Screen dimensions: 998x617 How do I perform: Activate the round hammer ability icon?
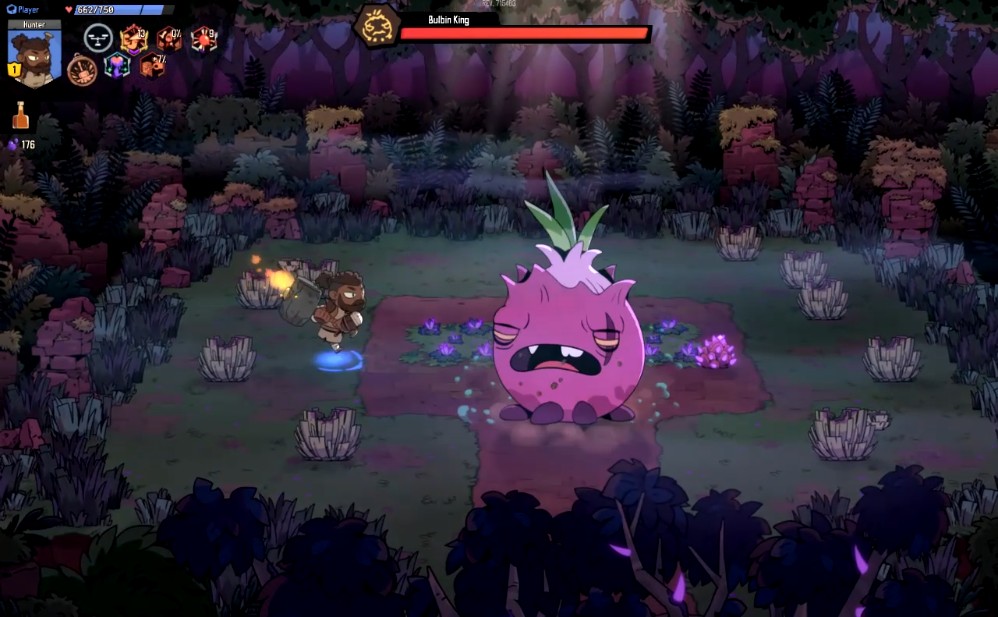click(x=82, y=70)
